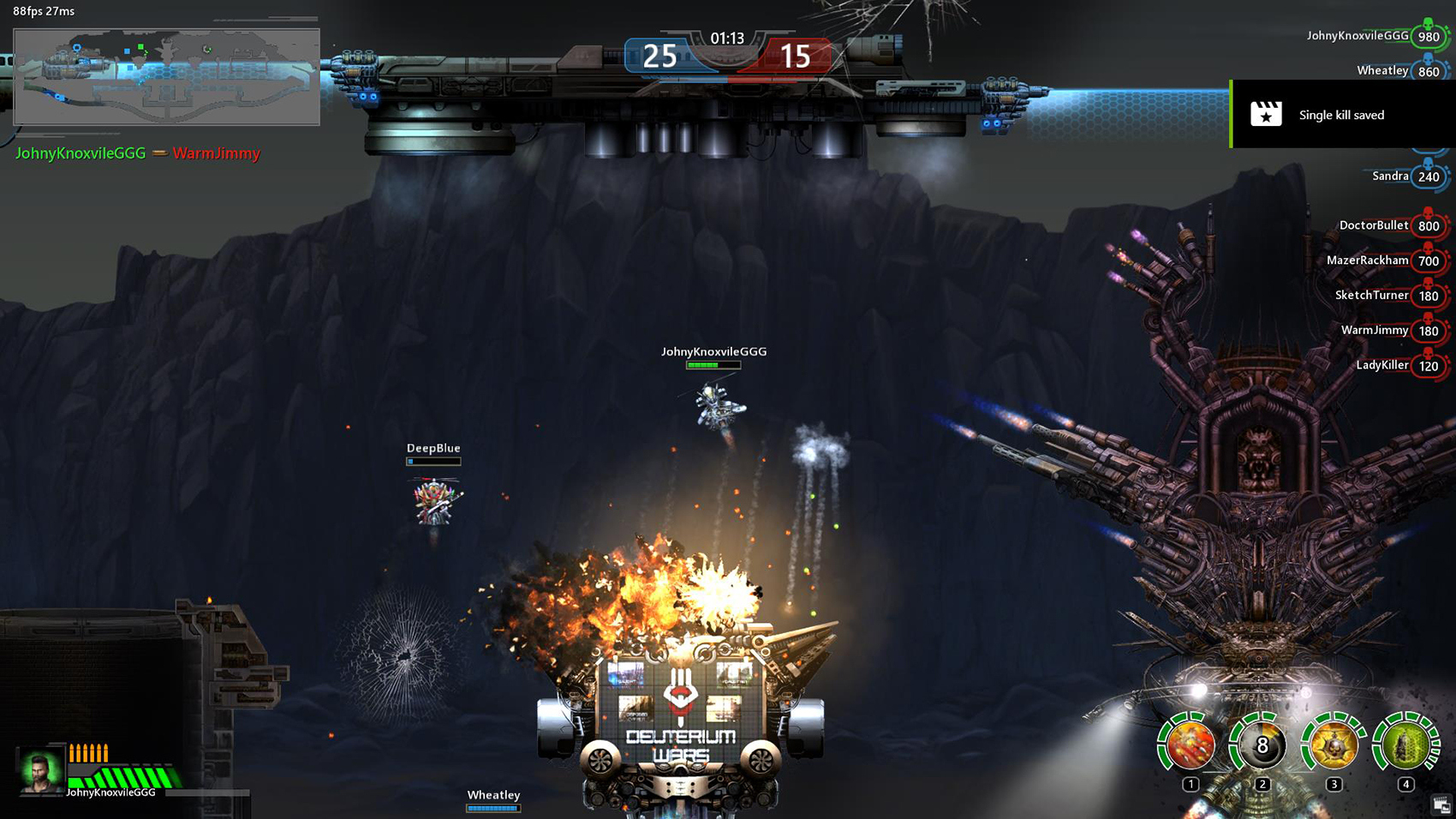The height and width of the screenshot is (819, 1456).
Task: Select DoctorBullet in the scoreboard list
Action: coord(1374,225)
